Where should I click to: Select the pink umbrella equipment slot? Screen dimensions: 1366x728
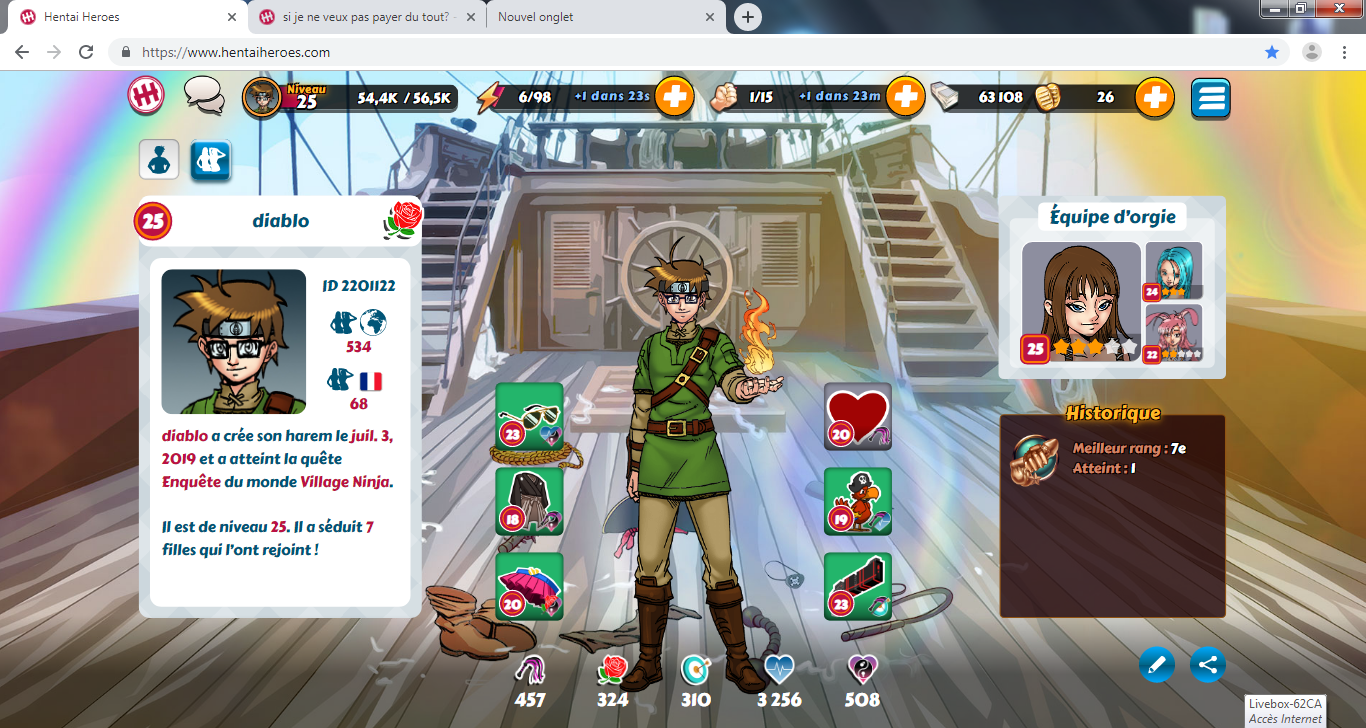click(x=530, y=586)
